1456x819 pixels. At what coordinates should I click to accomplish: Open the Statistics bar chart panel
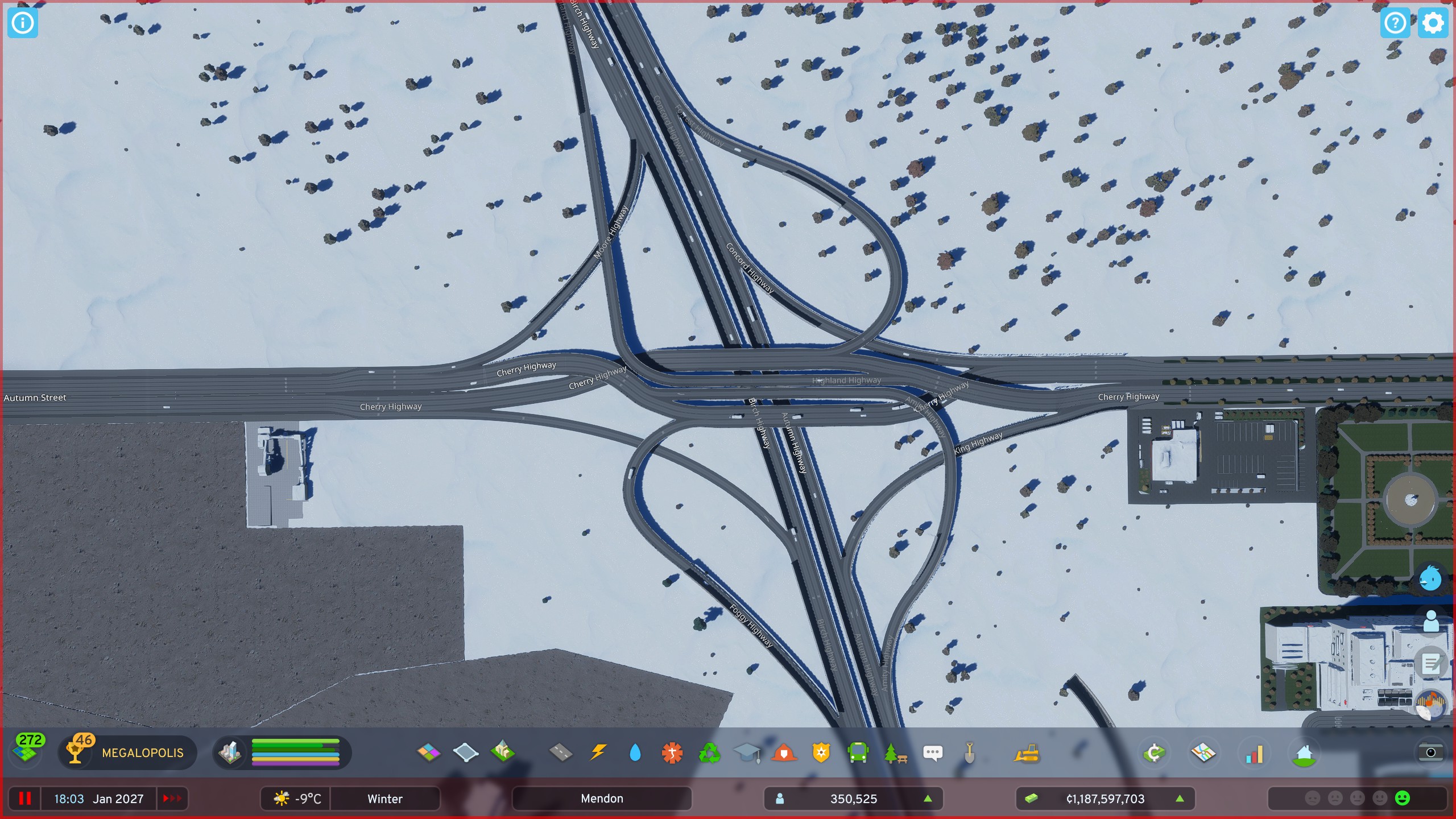(1254, 753)
